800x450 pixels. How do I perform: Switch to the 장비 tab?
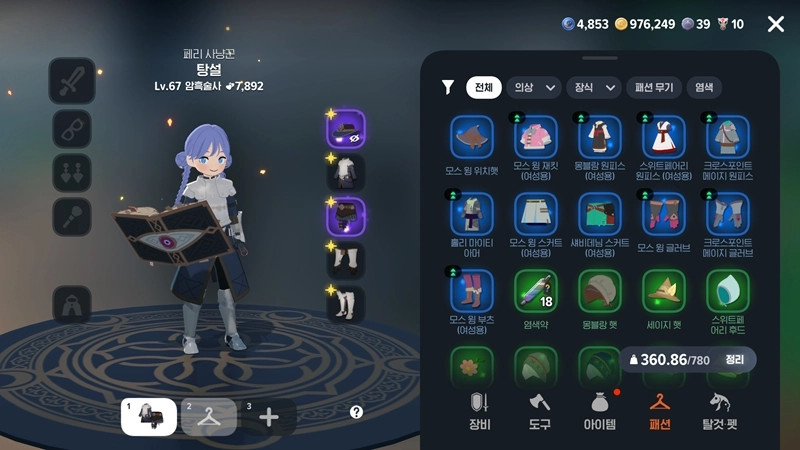479,411
